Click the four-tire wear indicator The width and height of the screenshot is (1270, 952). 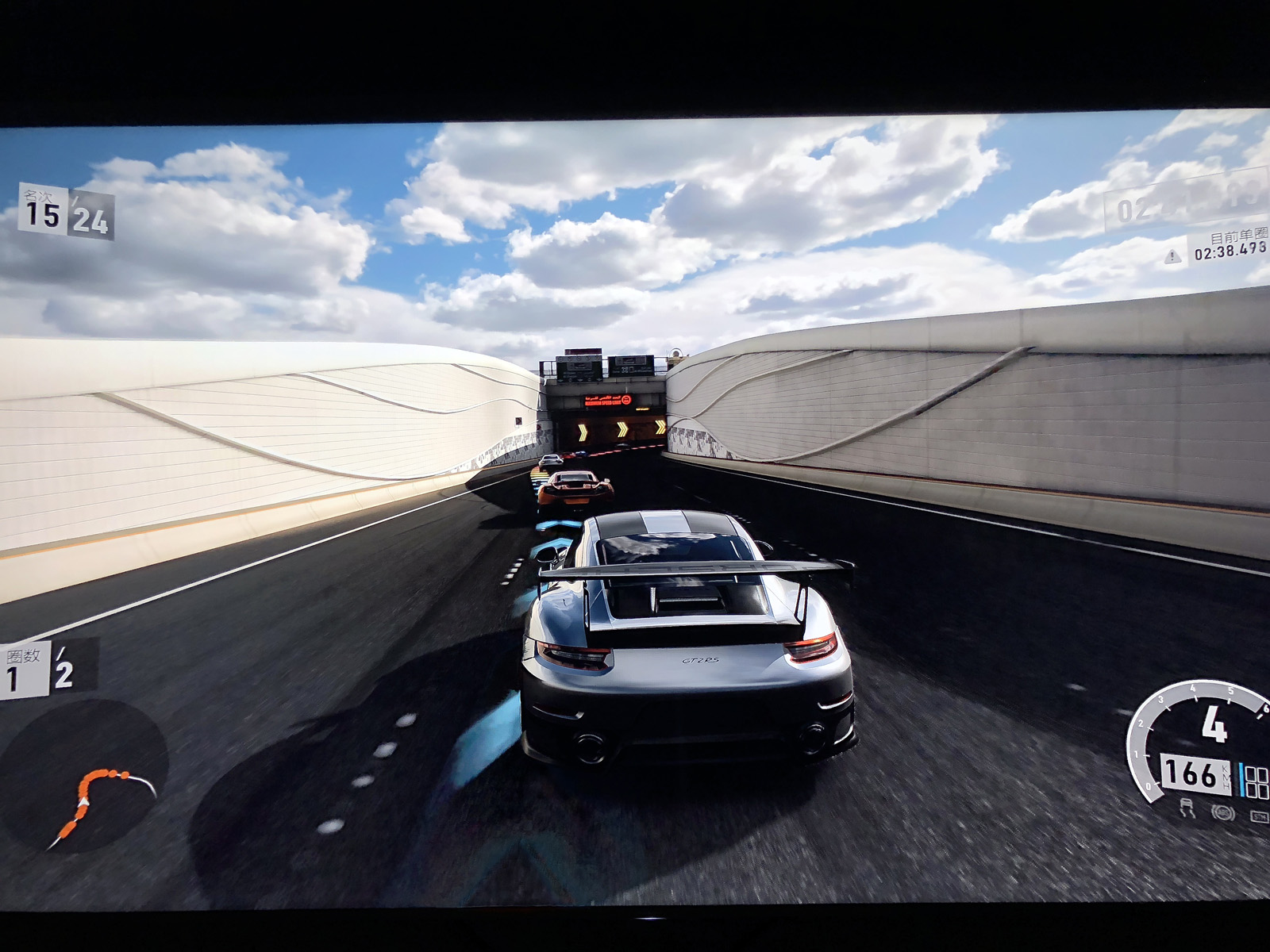click(1257, 781)
